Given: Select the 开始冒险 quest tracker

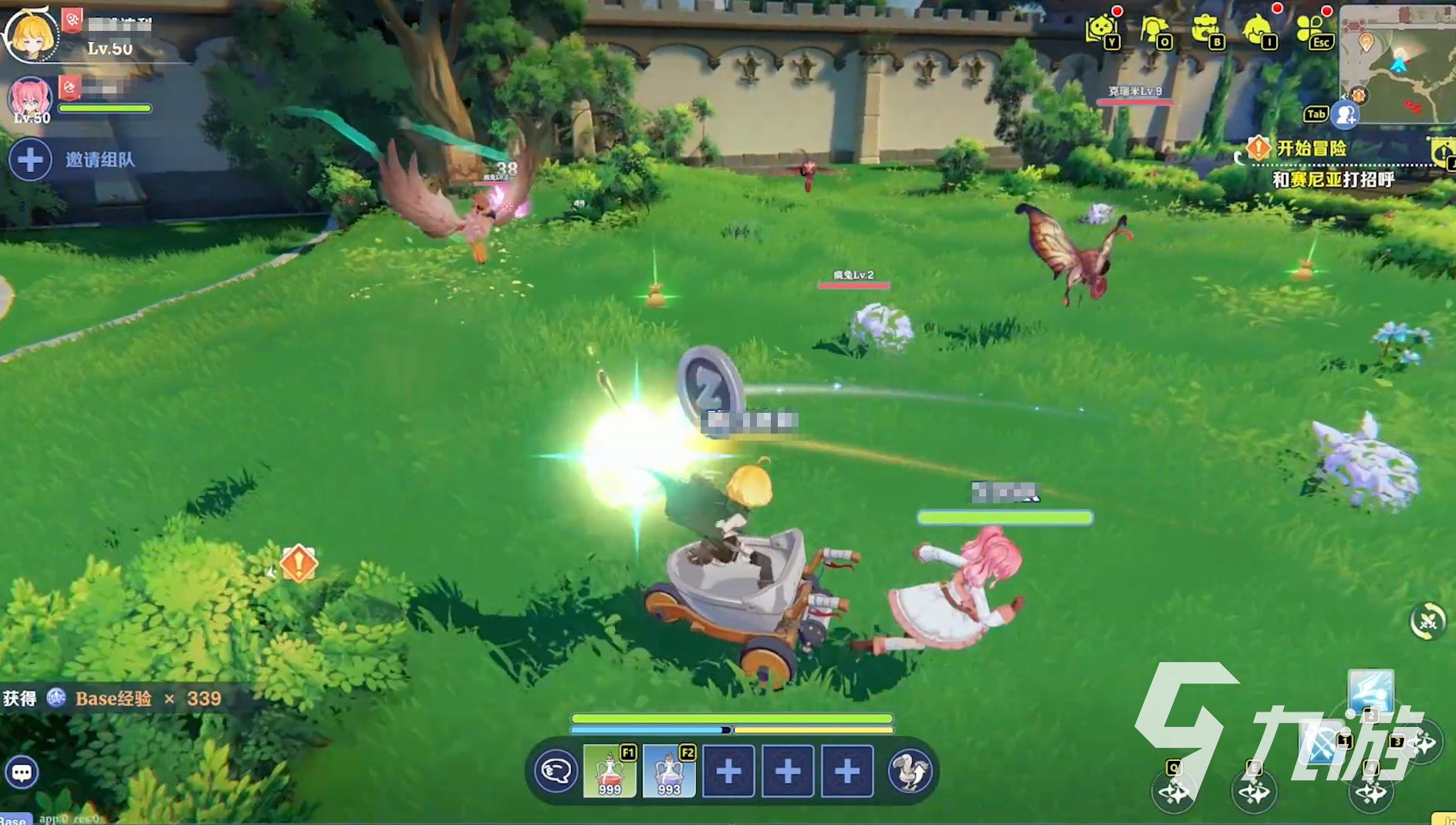Looking at the screenshot, I should coord(1311,147).
